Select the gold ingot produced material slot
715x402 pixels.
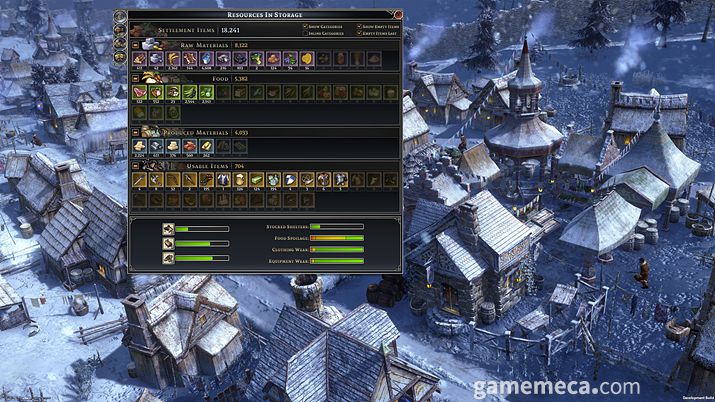click(x=206, y=146)
